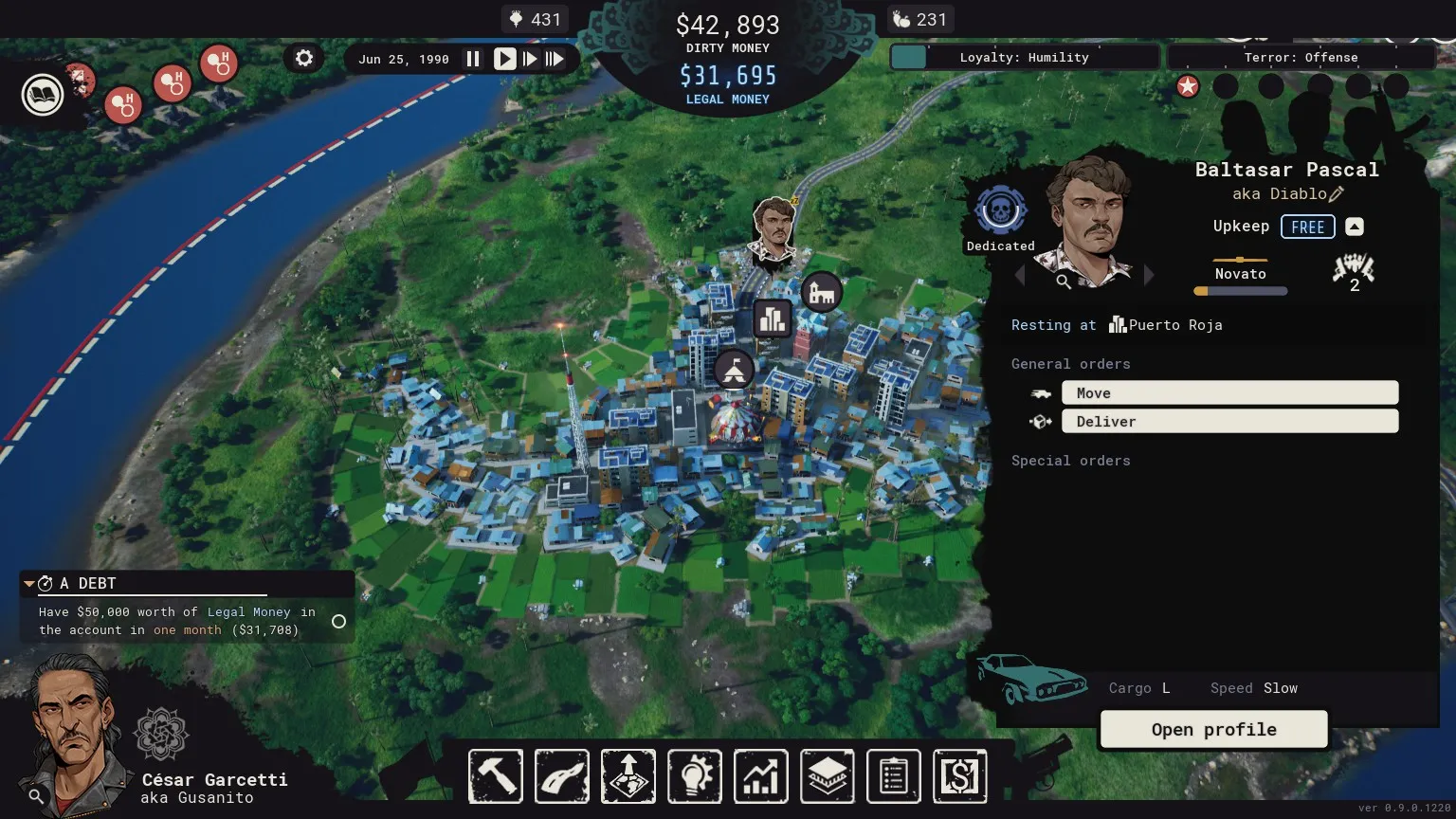This screenshot has height=819, width=1456.
Task: Open the stacked layers overlay menu
Action: pos(827,776)
